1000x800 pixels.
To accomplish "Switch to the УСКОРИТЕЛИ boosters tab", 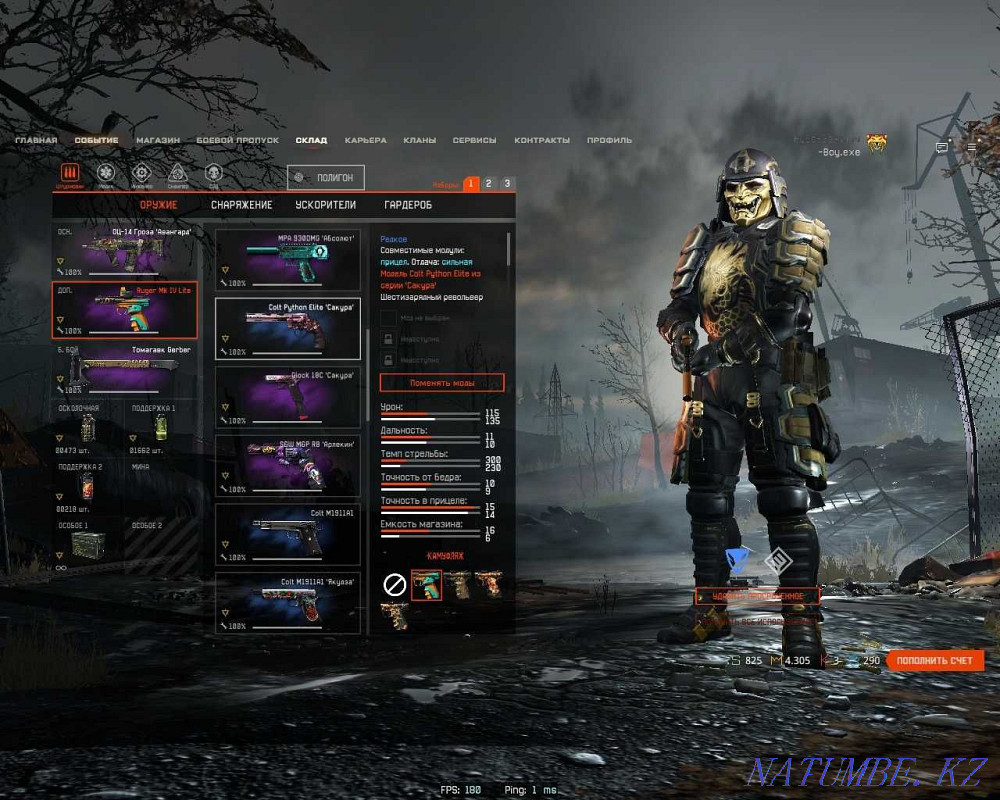I will coord(325,205).
